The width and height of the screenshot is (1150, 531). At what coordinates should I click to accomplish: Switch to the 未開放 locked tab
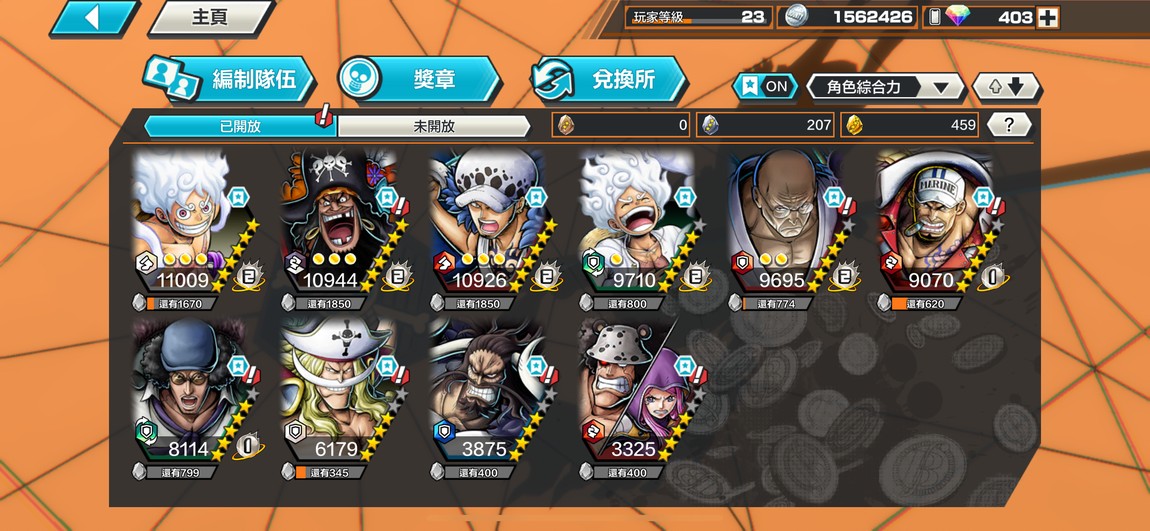[433, 126]
